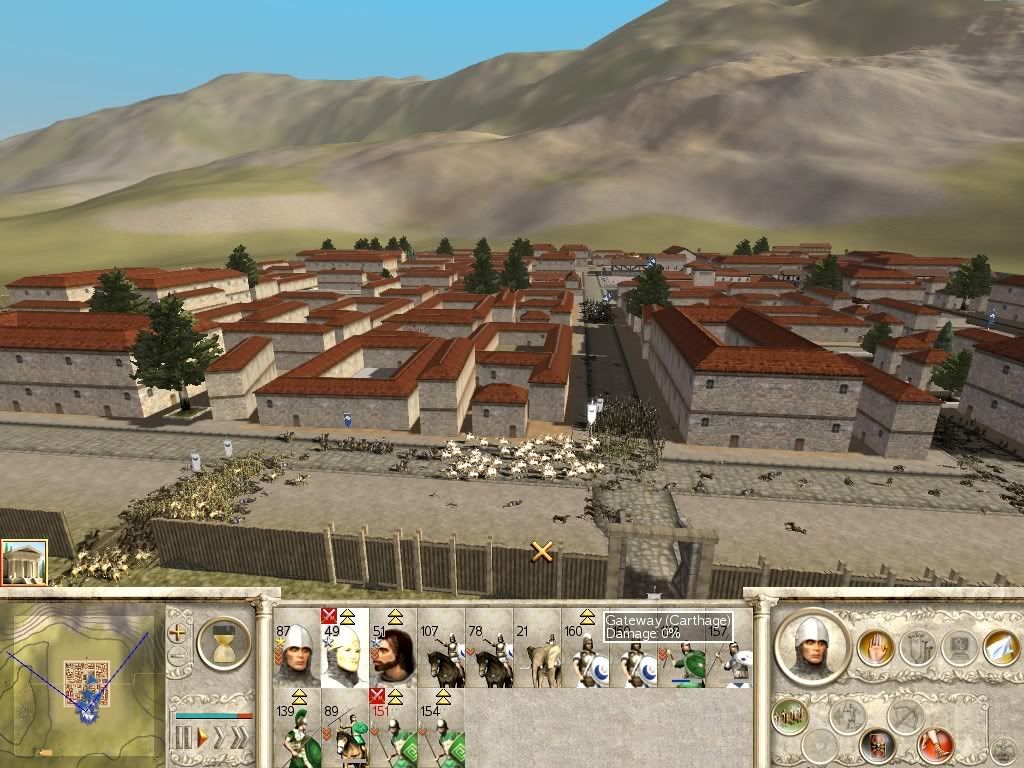This screenshot has width=1024, height=768.
Task: Pause the battle speed
Action: coord(183,738)
